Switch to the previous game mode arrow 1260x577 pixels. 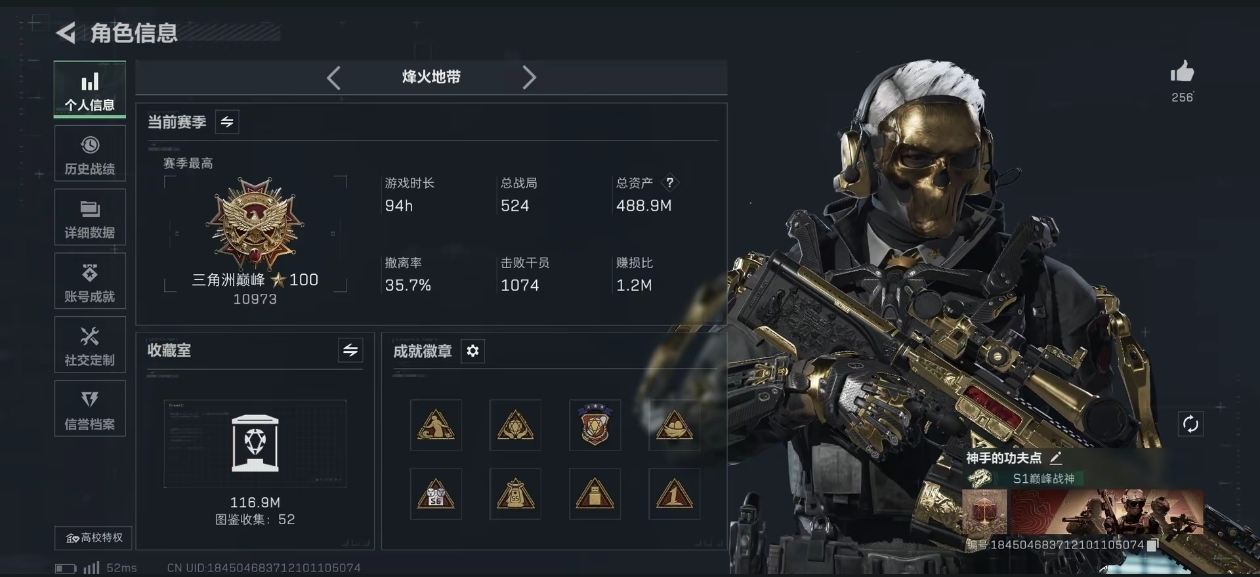[x=334, y=78]
